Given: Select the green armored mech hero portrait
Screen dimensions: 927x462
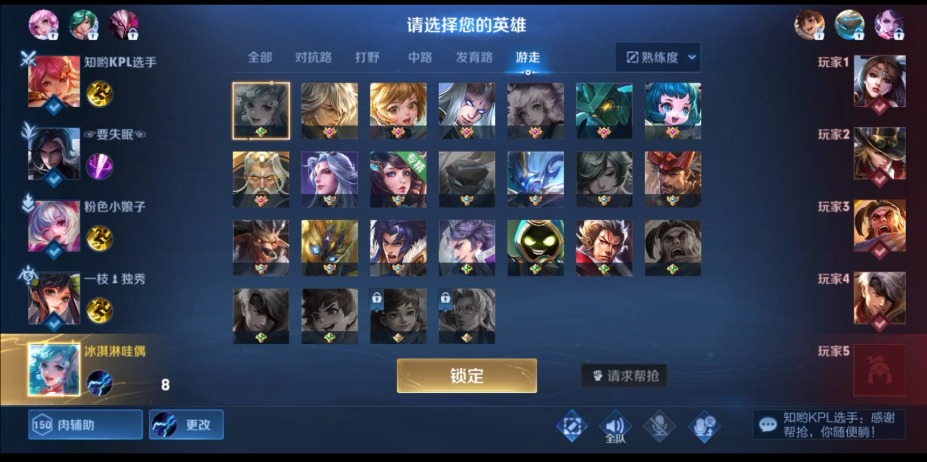Looking at the screenshot, I should tap(604, 110).
